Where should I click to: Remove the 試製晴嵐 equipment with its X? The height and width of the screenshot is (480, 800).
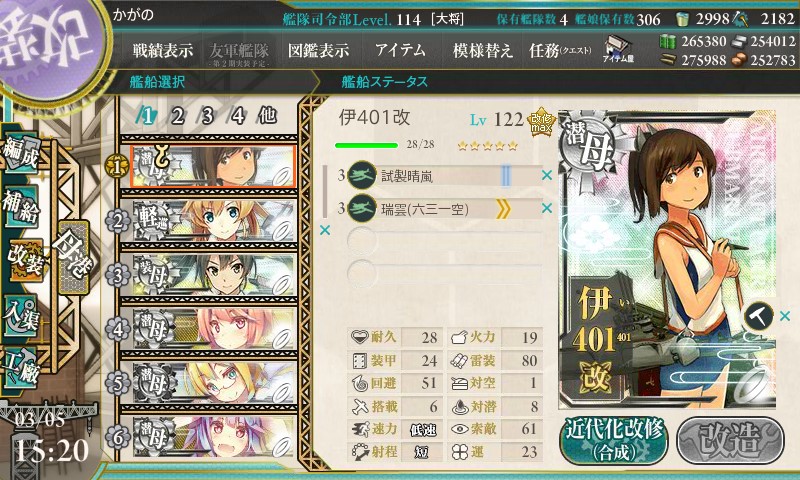546,176
